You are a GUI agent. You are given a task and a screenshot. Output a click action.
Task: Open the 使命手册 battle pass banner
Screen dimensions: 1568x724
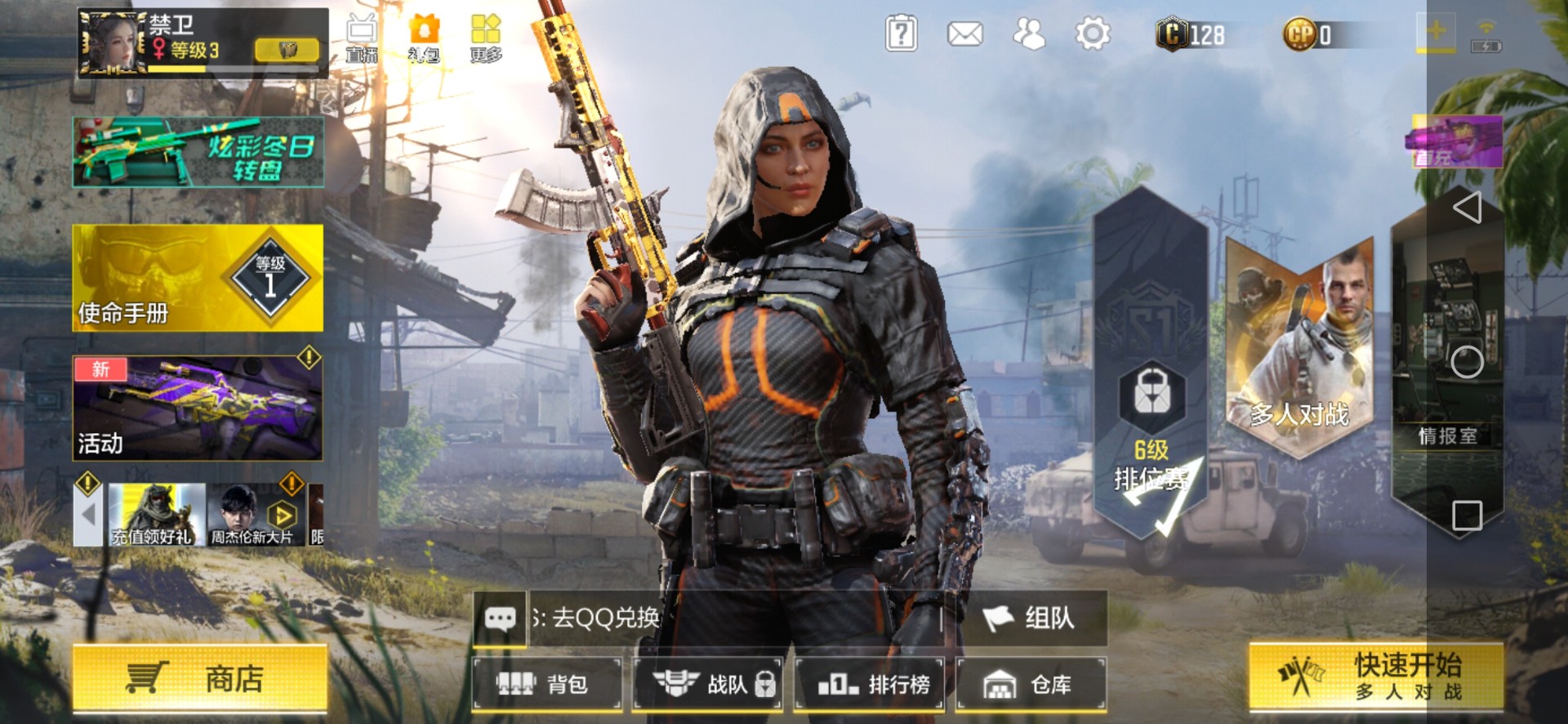click(x=198, y=279)
